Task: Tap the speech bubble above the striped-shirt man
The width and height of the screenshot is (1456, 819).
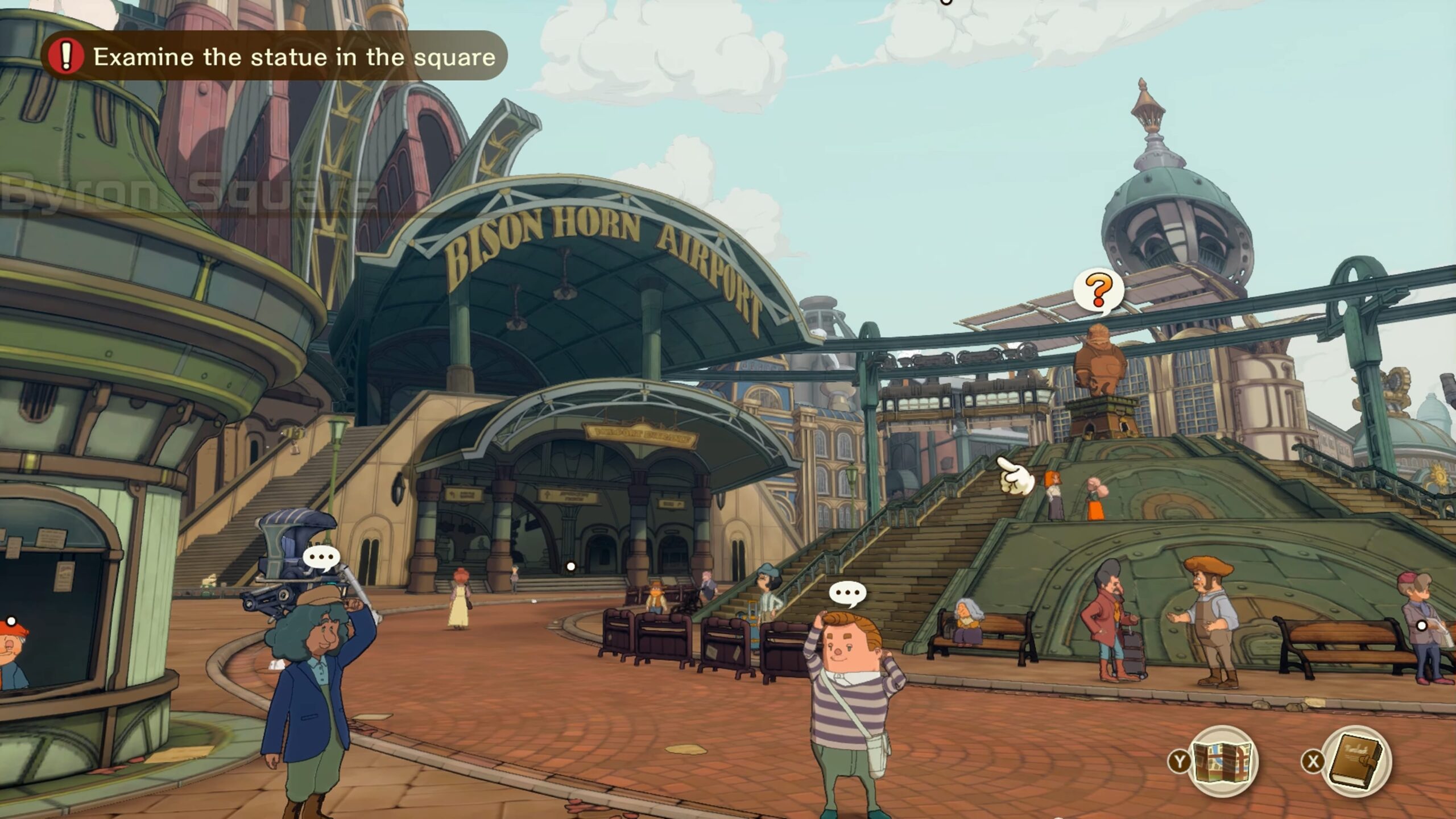Action: [x=847, y=593]
